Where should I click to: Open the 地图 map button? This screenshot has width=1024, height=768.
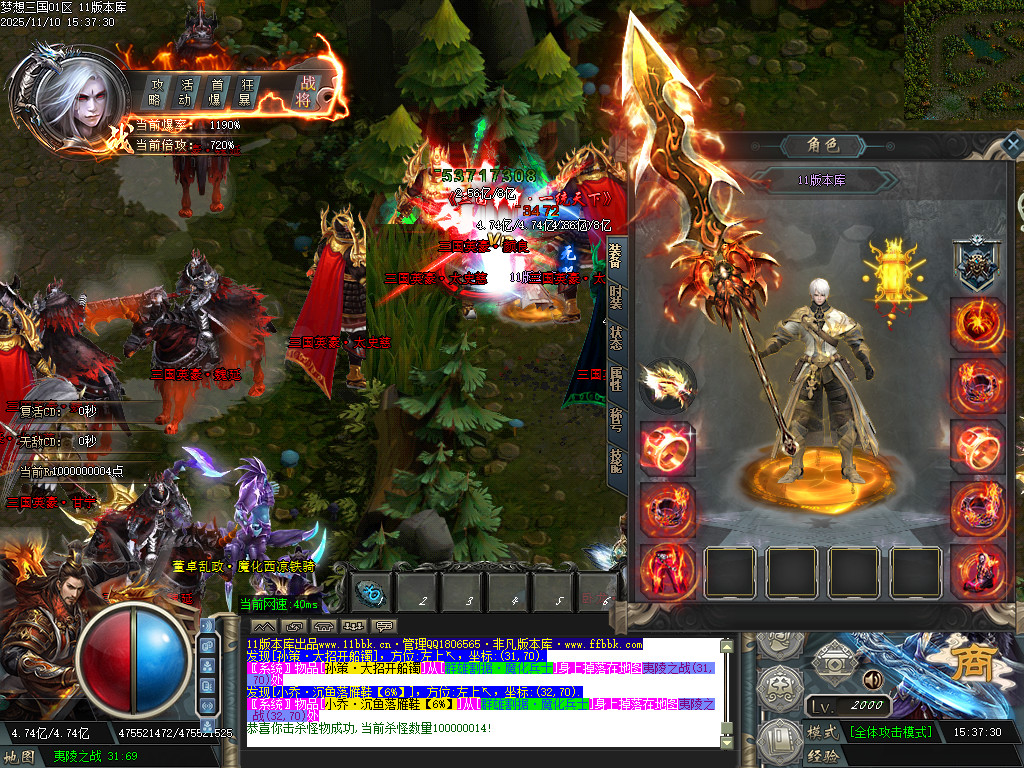tap(20, 756)
